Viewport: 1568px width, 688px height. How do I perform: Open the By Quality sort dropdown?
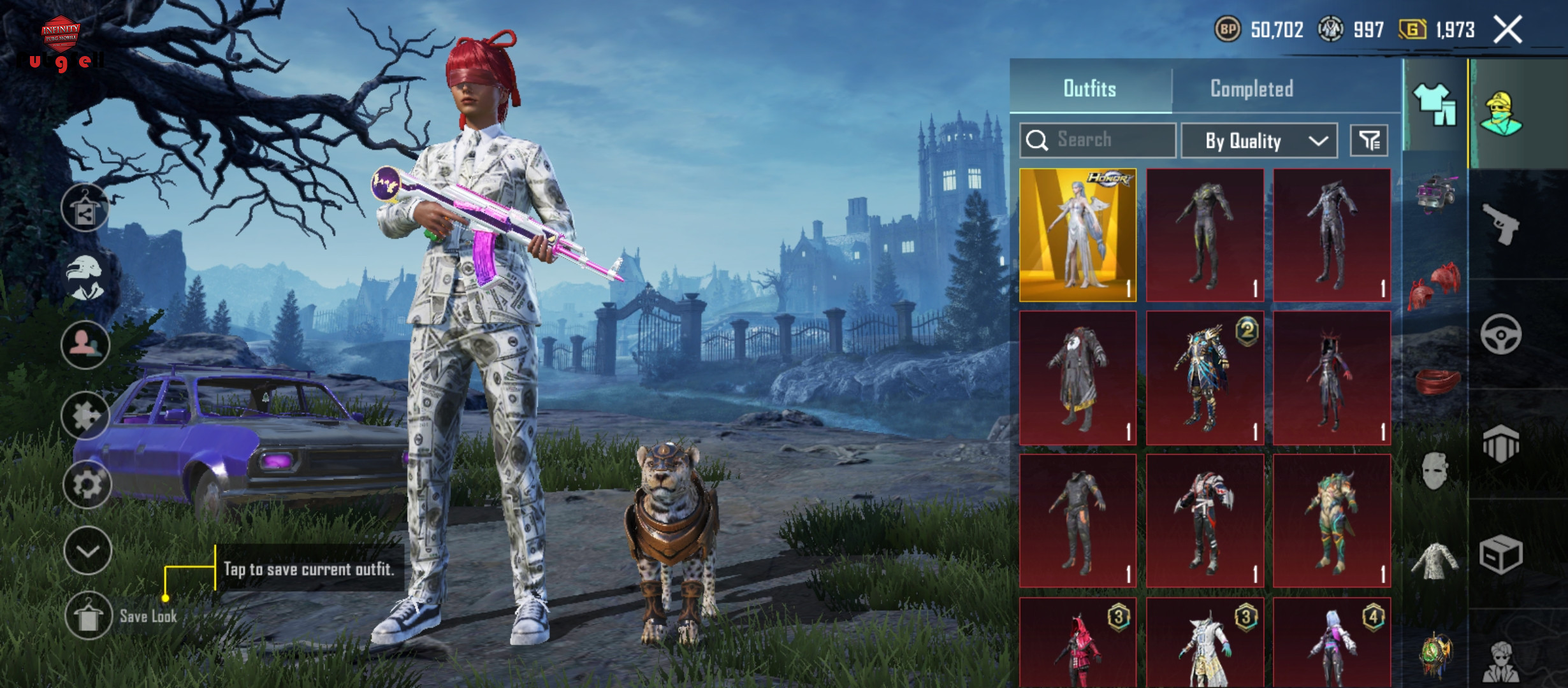pyautogui.click(x=1259, y=141)
